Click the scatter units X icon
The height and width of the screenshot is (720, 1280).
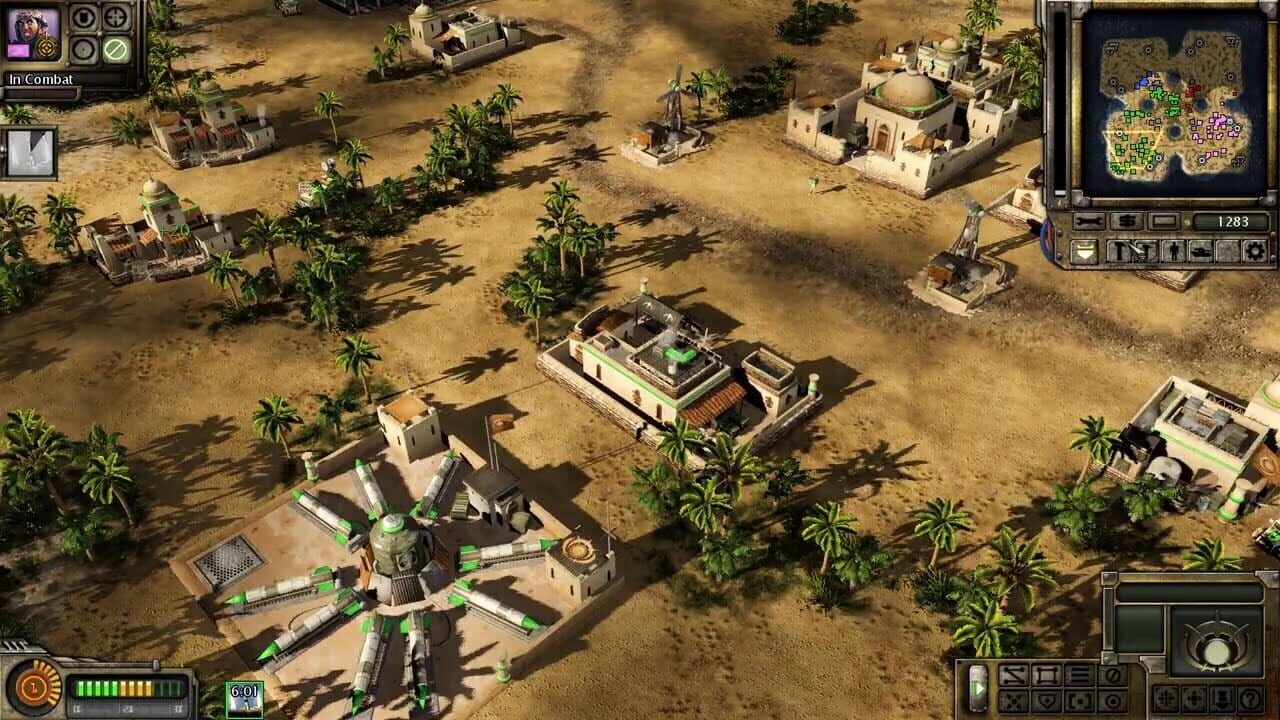click(1012, 700)
